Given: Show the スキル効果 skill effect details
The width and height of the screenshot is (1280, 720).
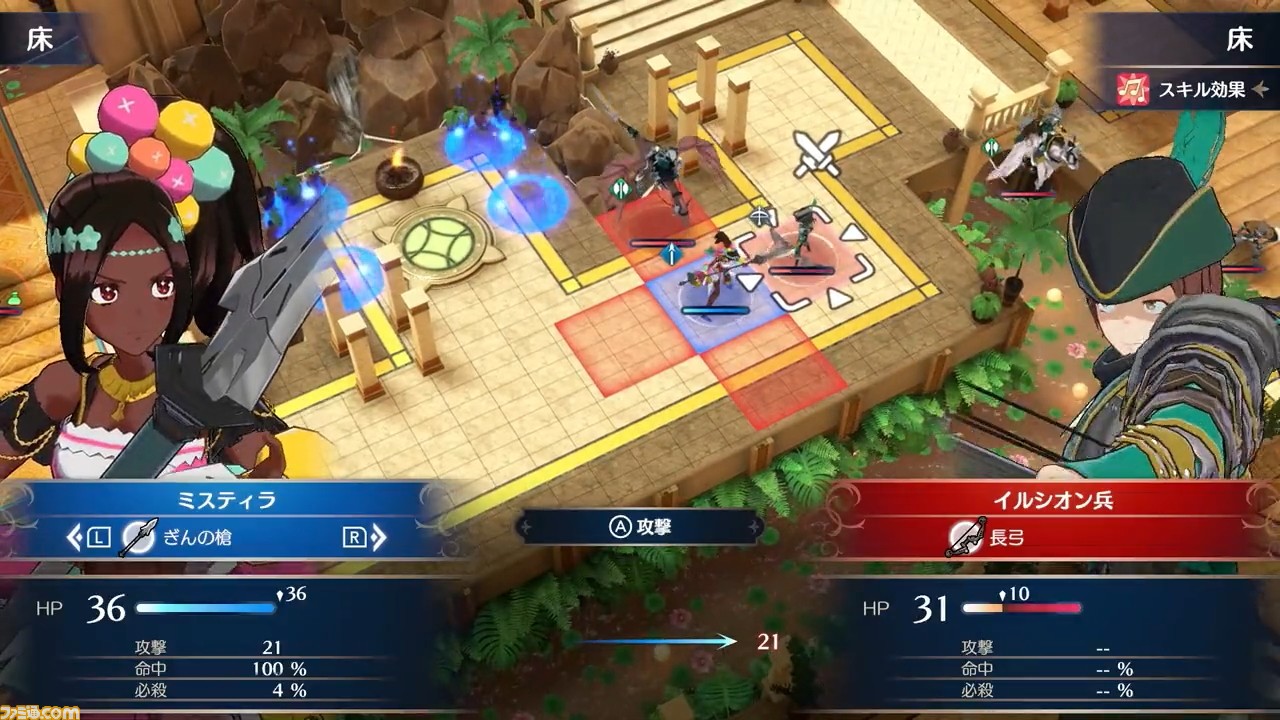Looking at the screenshot, I should (x=1187, y=90).
